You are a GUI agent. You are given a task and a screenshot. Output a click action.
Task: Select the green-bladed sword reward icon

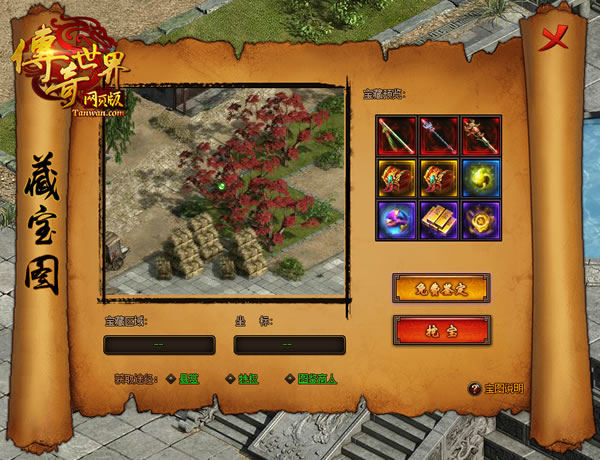(x=396, y=135)
